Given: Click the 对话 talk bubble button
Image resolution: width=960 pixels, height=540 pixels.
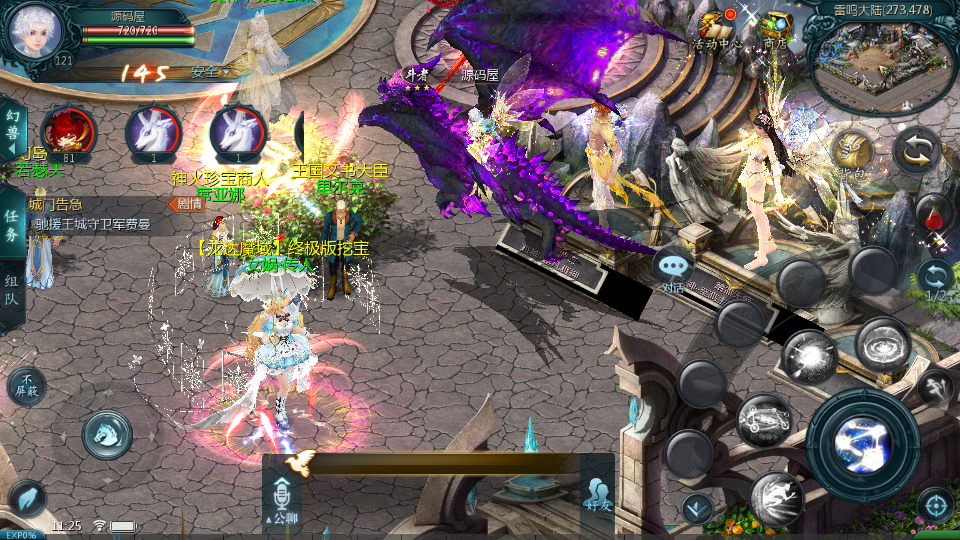Looking at the screenshot, I should [675, 268].
